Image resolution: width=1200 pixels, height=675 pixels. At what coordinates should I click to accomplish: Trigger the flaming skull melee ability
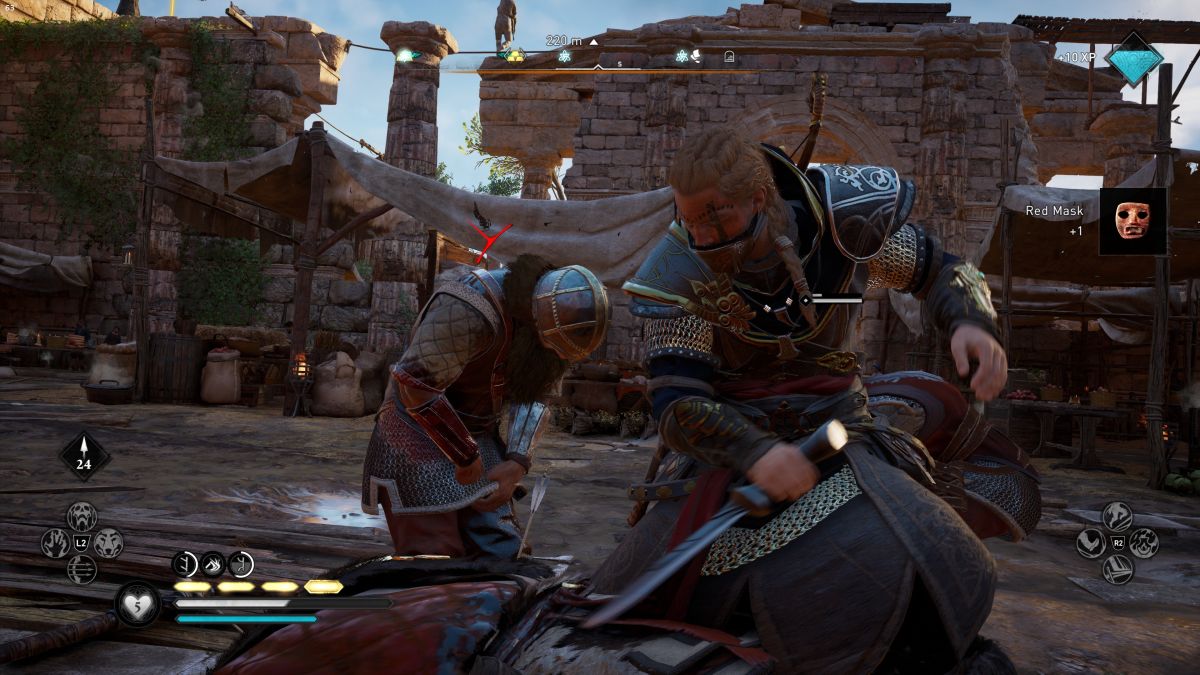point(1144,543)
